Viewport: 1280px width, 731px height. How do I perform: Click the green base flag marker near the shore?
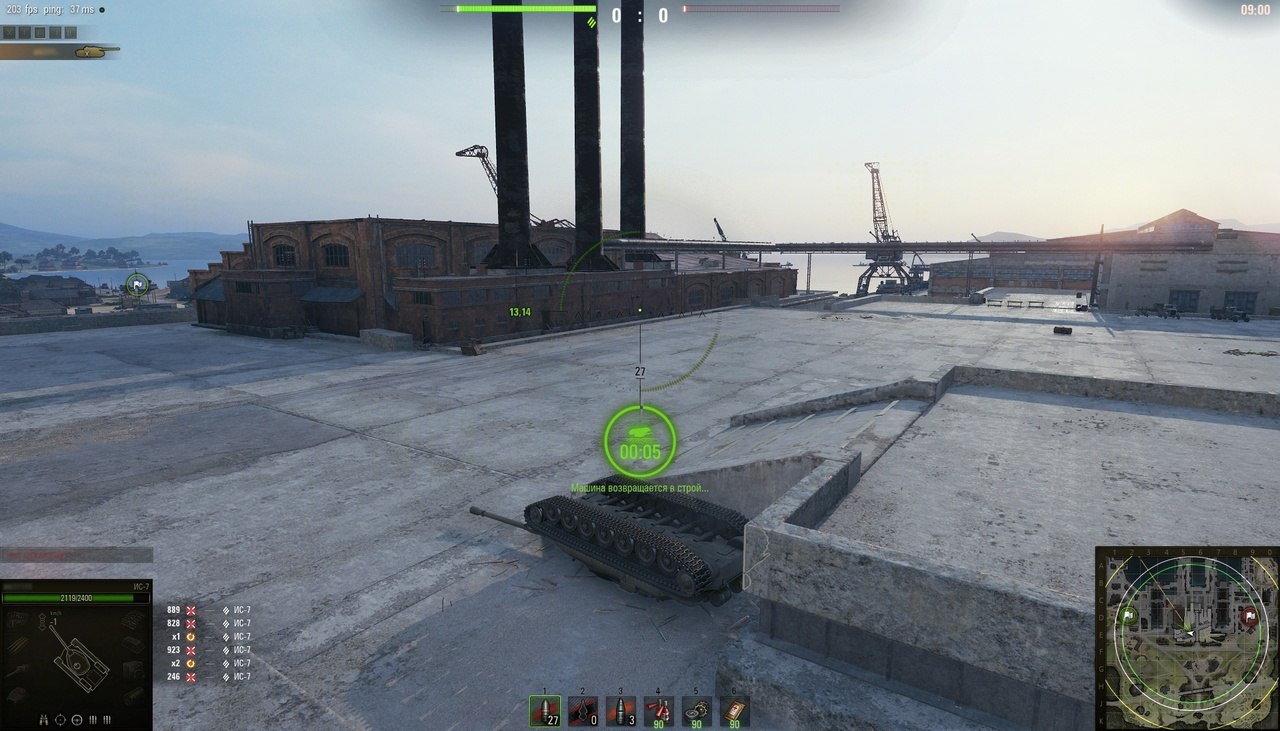click(x=137, y=285)
